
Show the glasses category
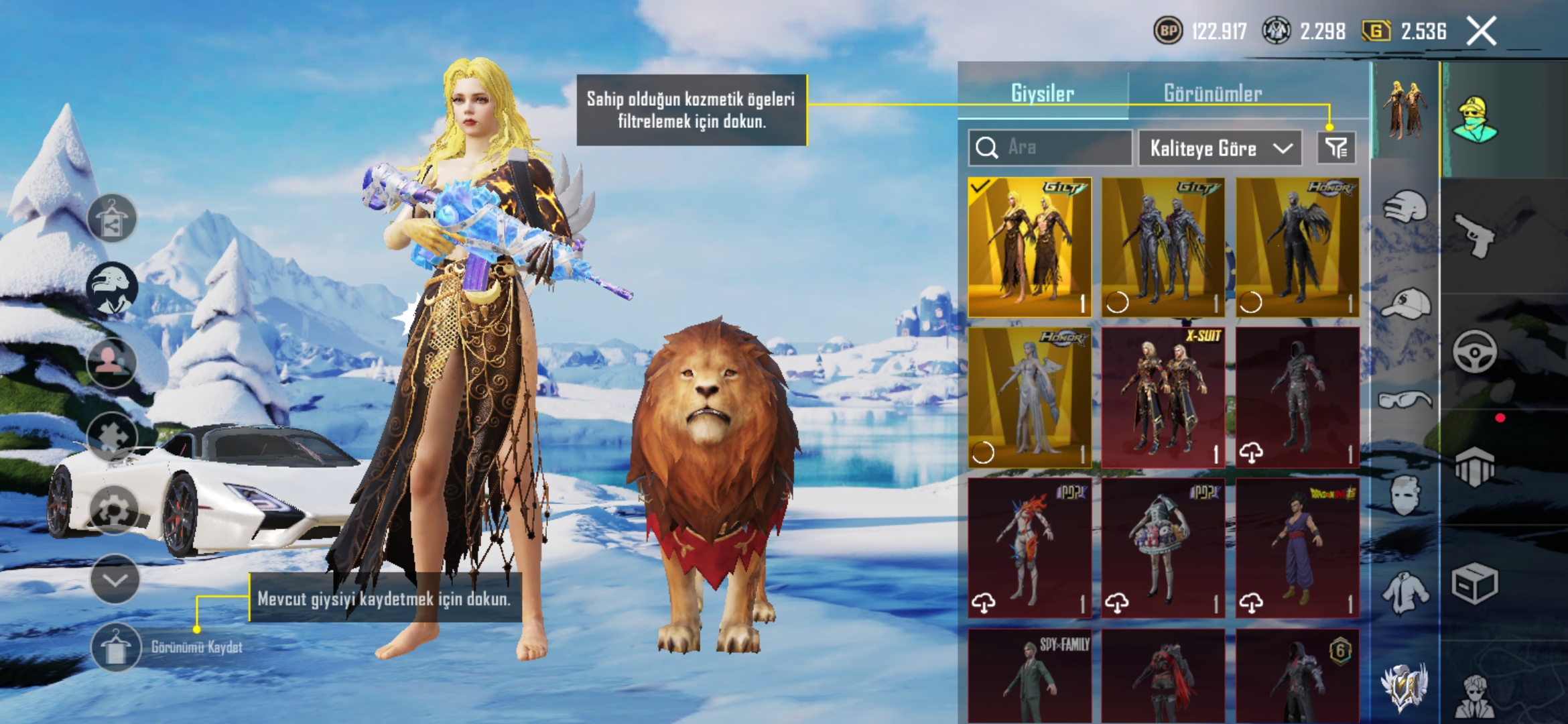(1405, 400)
